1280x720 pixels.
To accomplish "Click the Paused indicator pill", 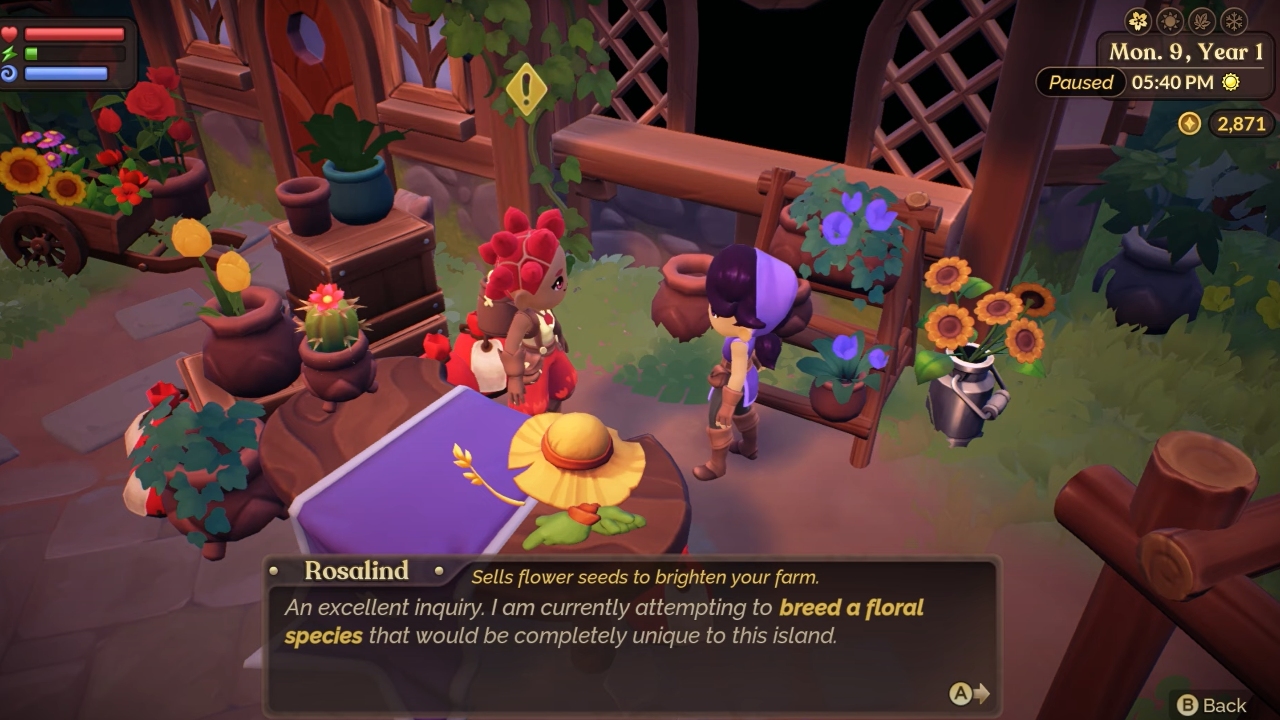I will pyautogui.click(x=1079, y=84).
